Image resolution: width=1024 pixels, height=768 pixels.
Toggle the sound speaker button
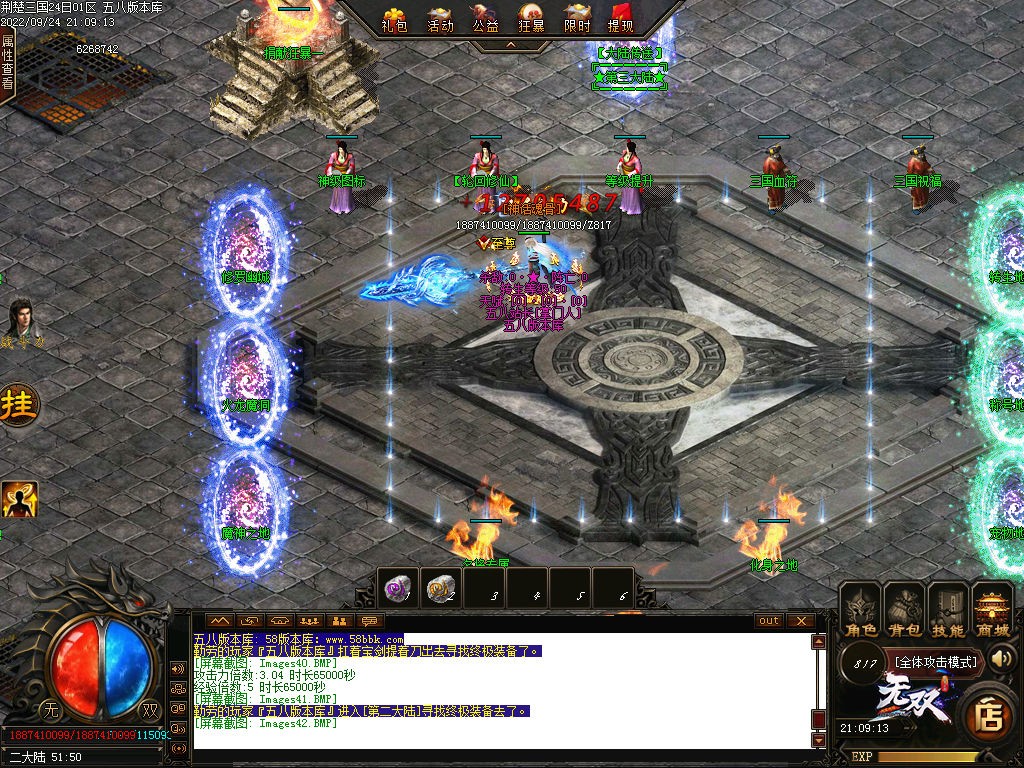pos(1003,658)
